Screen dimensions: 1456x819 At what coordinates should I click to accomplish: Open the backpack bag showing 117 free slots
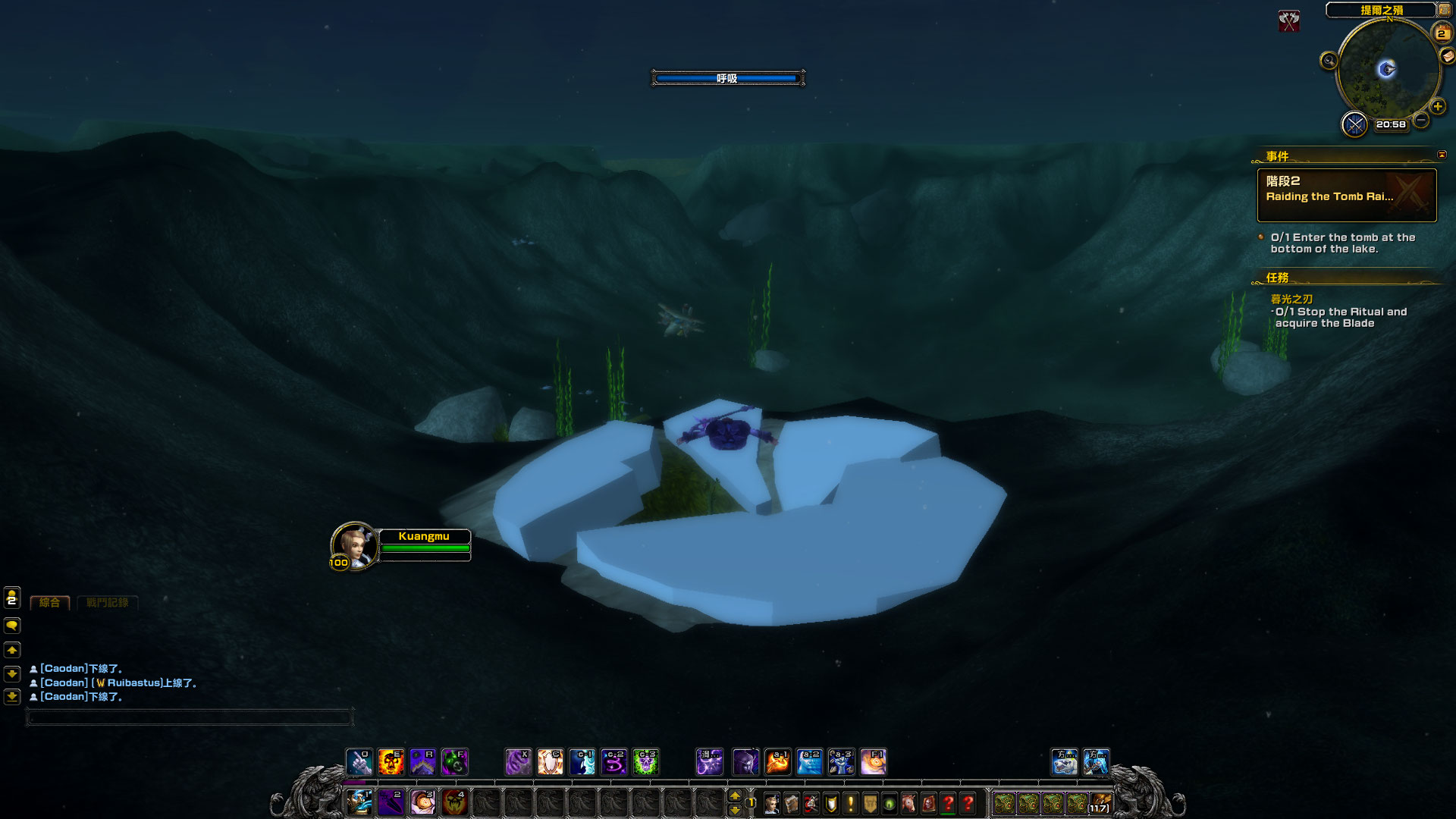[x=1100, y=803]
